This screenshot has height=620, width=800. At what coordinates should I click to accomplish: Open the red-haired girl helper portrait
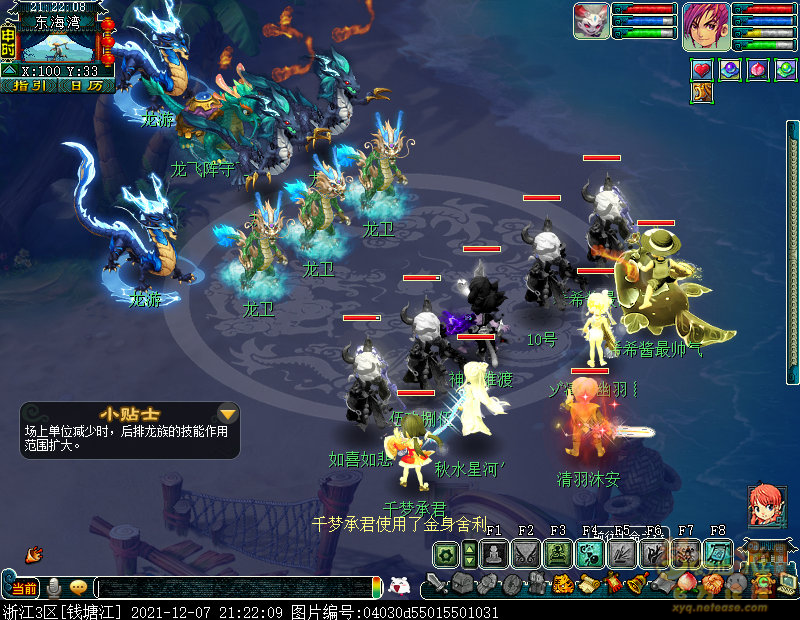[x=766, y=507]
